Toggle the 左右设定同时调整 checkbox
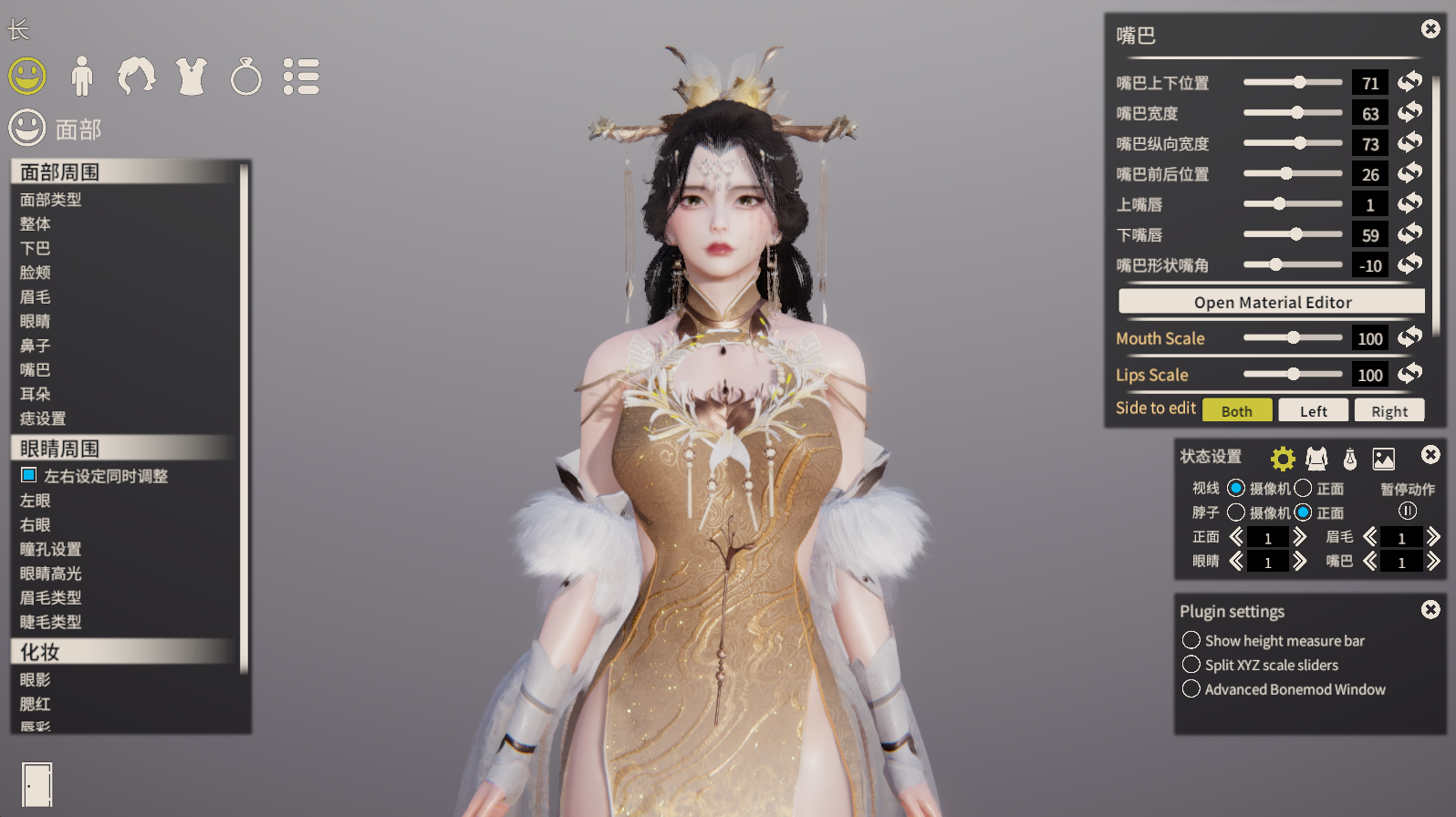 [x=29, y=475]
